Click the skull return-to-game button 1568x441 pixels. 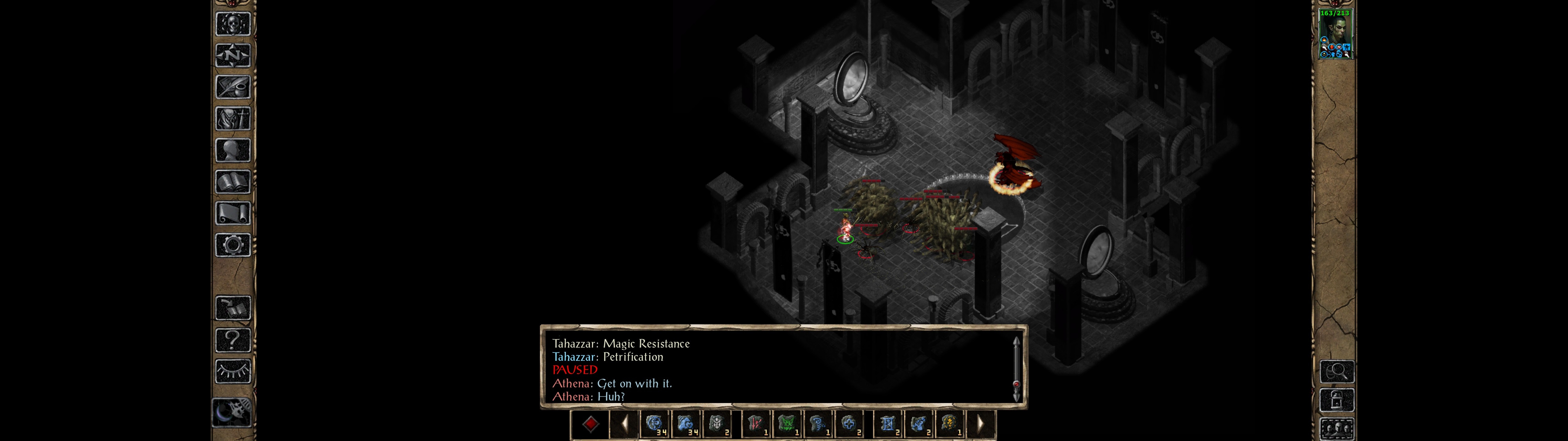pos(232,24)
